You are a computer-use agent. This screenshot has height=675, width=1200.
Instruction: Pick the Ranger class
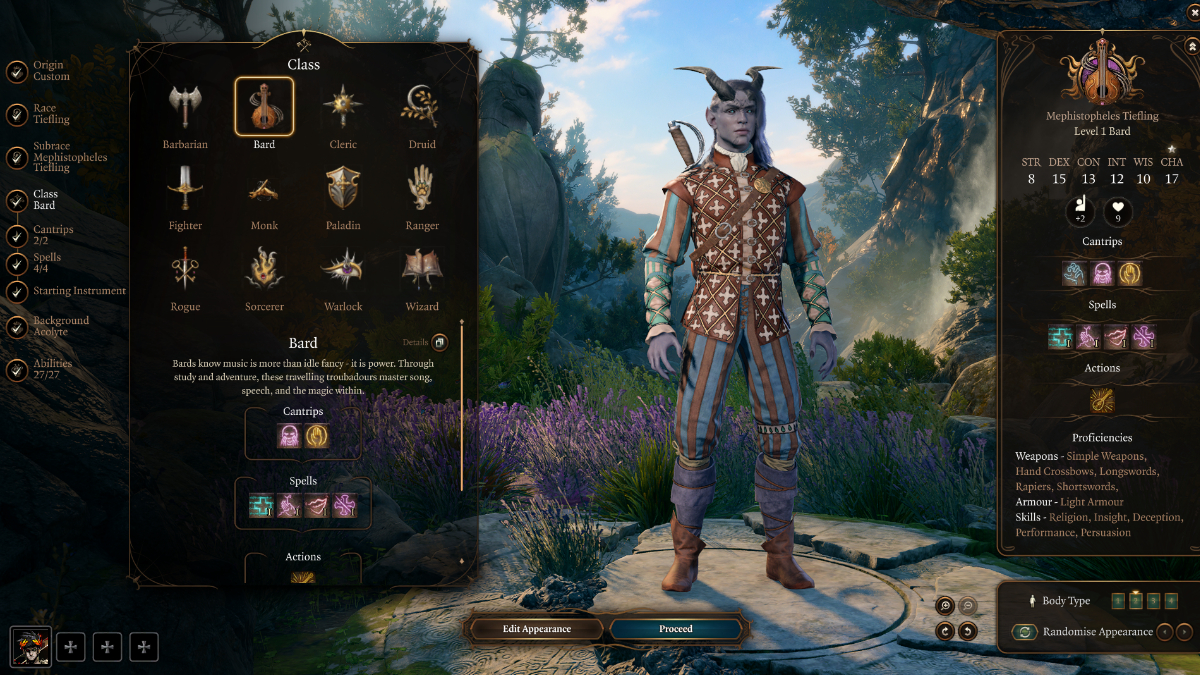tap(422, 188)
